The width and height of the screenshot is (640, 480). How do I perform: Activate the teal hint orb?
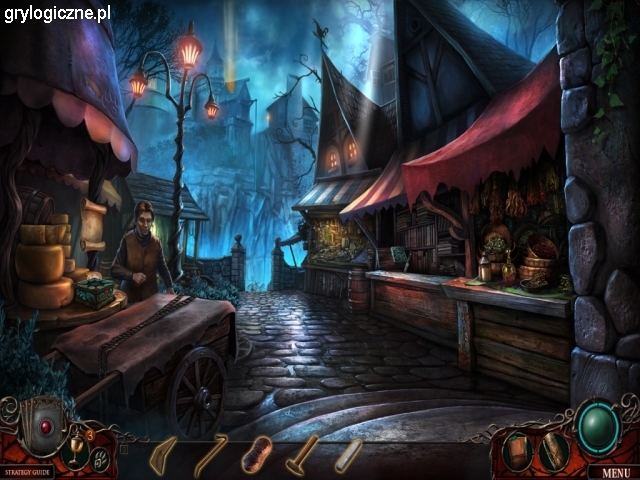(x=598, y=427)
